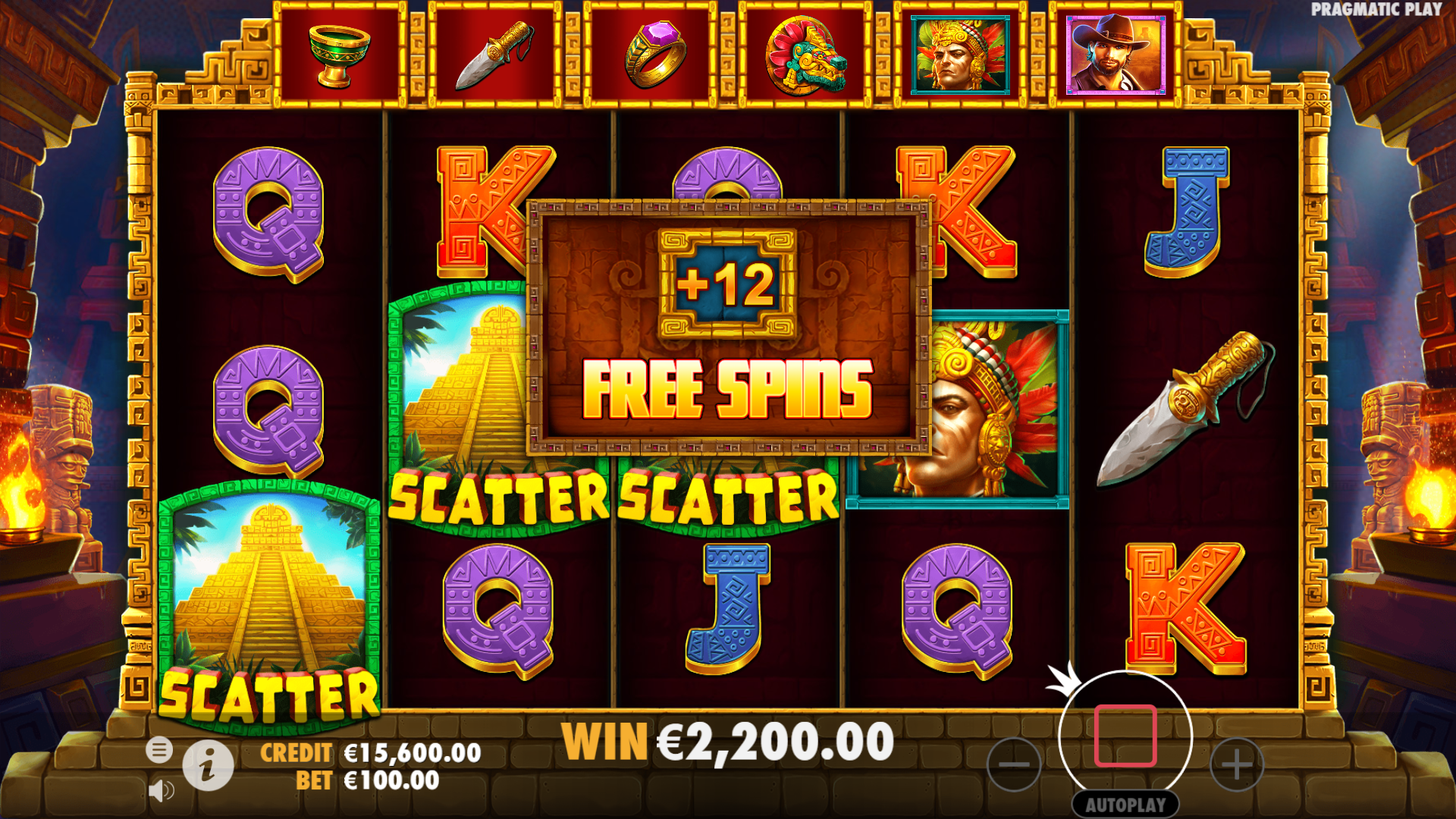
Task: Decrease the bet with minus button
Action: pyautogui.click(x=1014, y=764)
